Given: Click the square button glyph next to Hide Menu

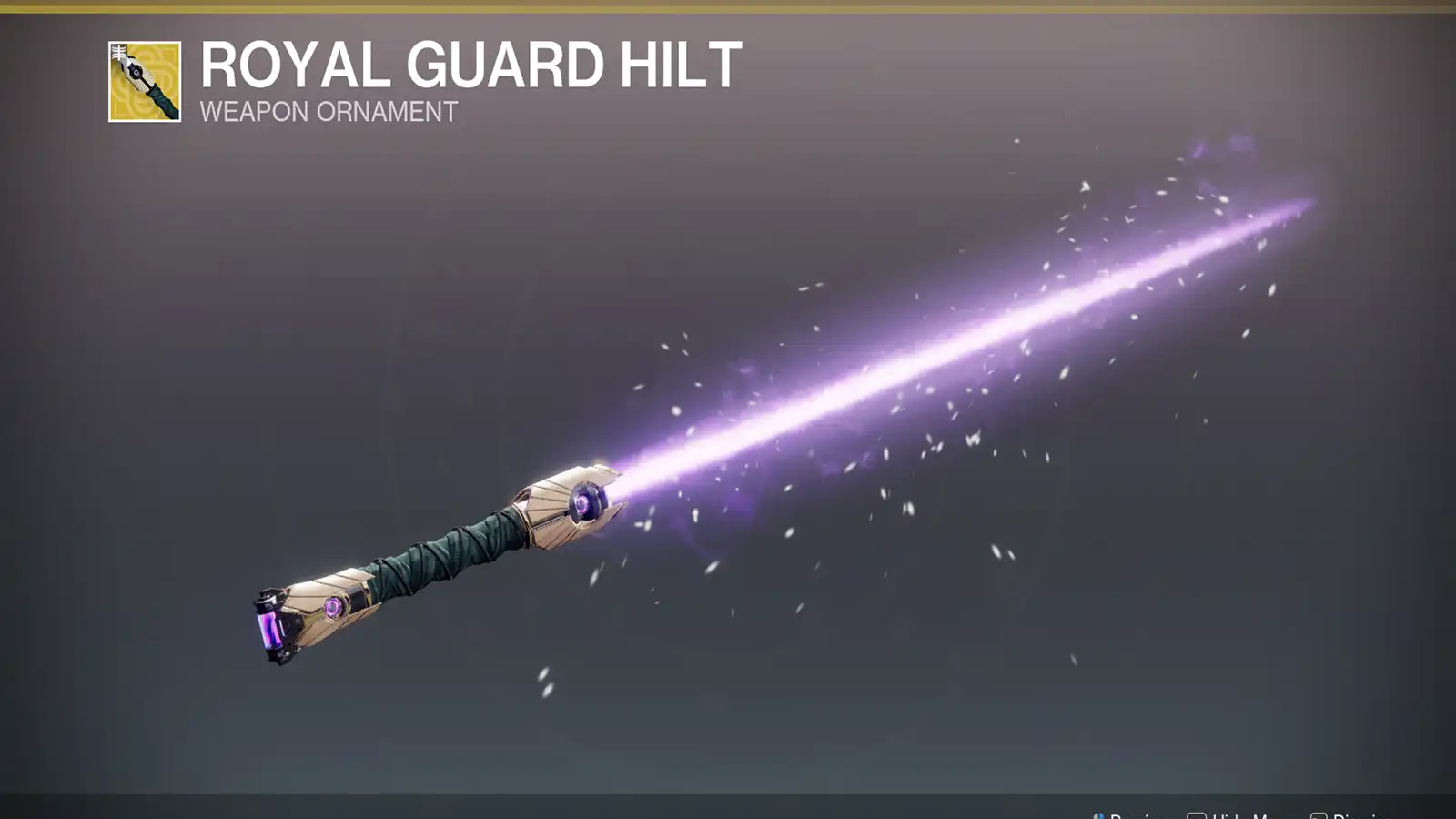Looking at the screenshot, I should click(1198, 814).
